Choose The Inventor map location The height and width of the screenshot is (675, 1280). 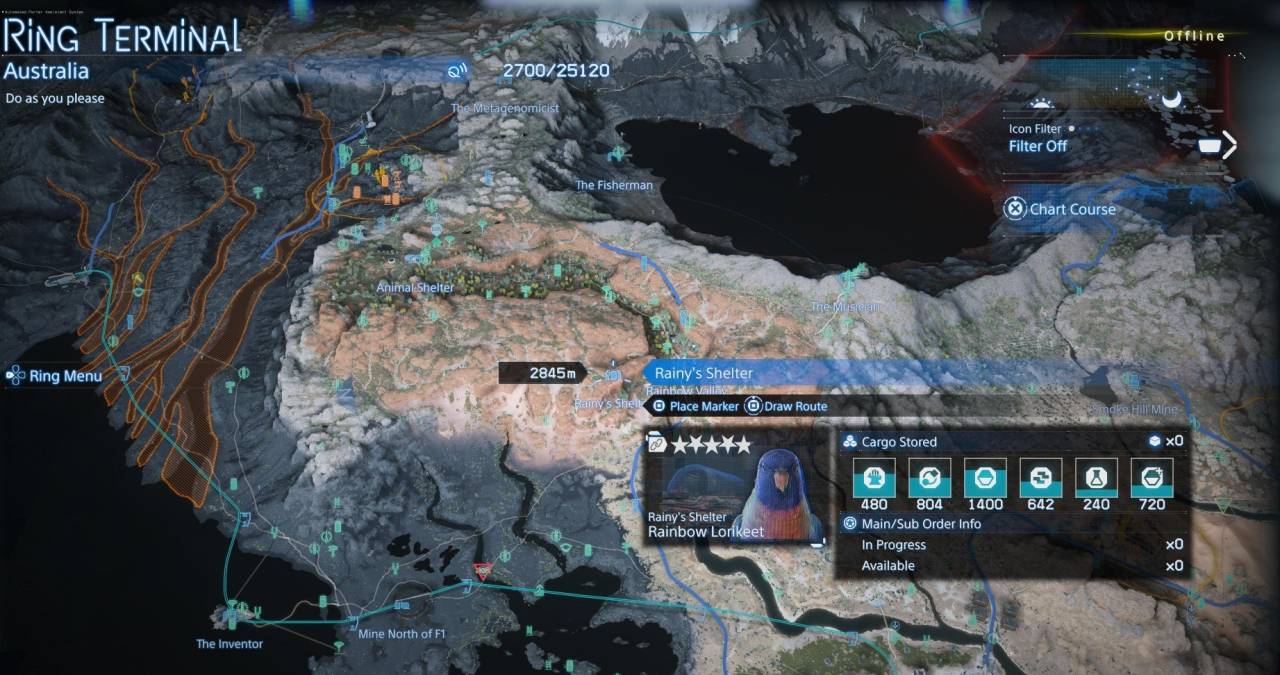coord(229,643)
